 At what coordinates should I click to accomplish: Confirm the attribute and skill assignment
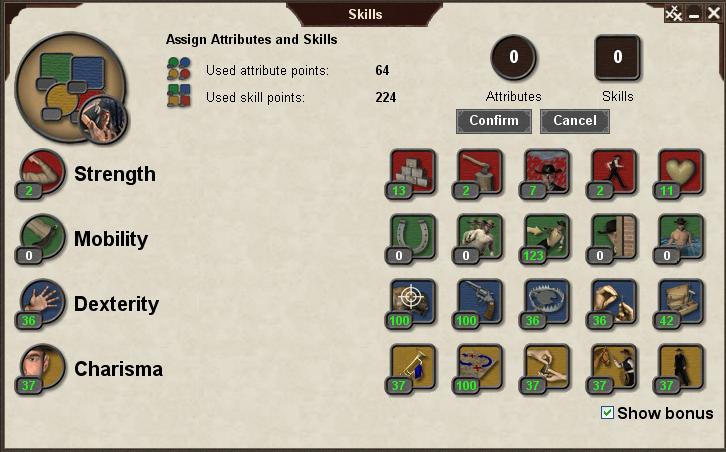[x=494, y=121]
